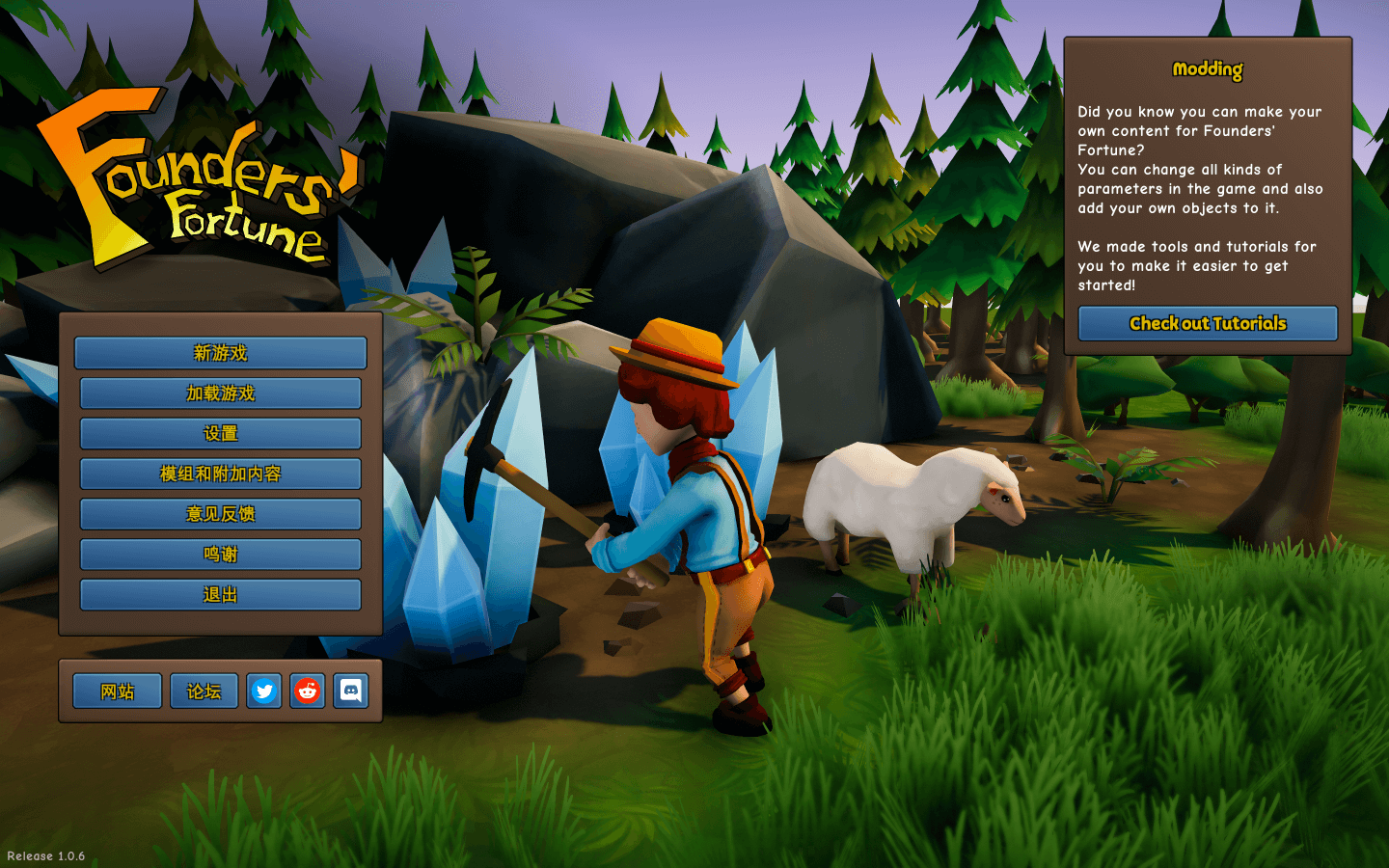Viewport: 1389px width, 868px height.
Task: Quit the game via 退出
Action: point(220,595)
